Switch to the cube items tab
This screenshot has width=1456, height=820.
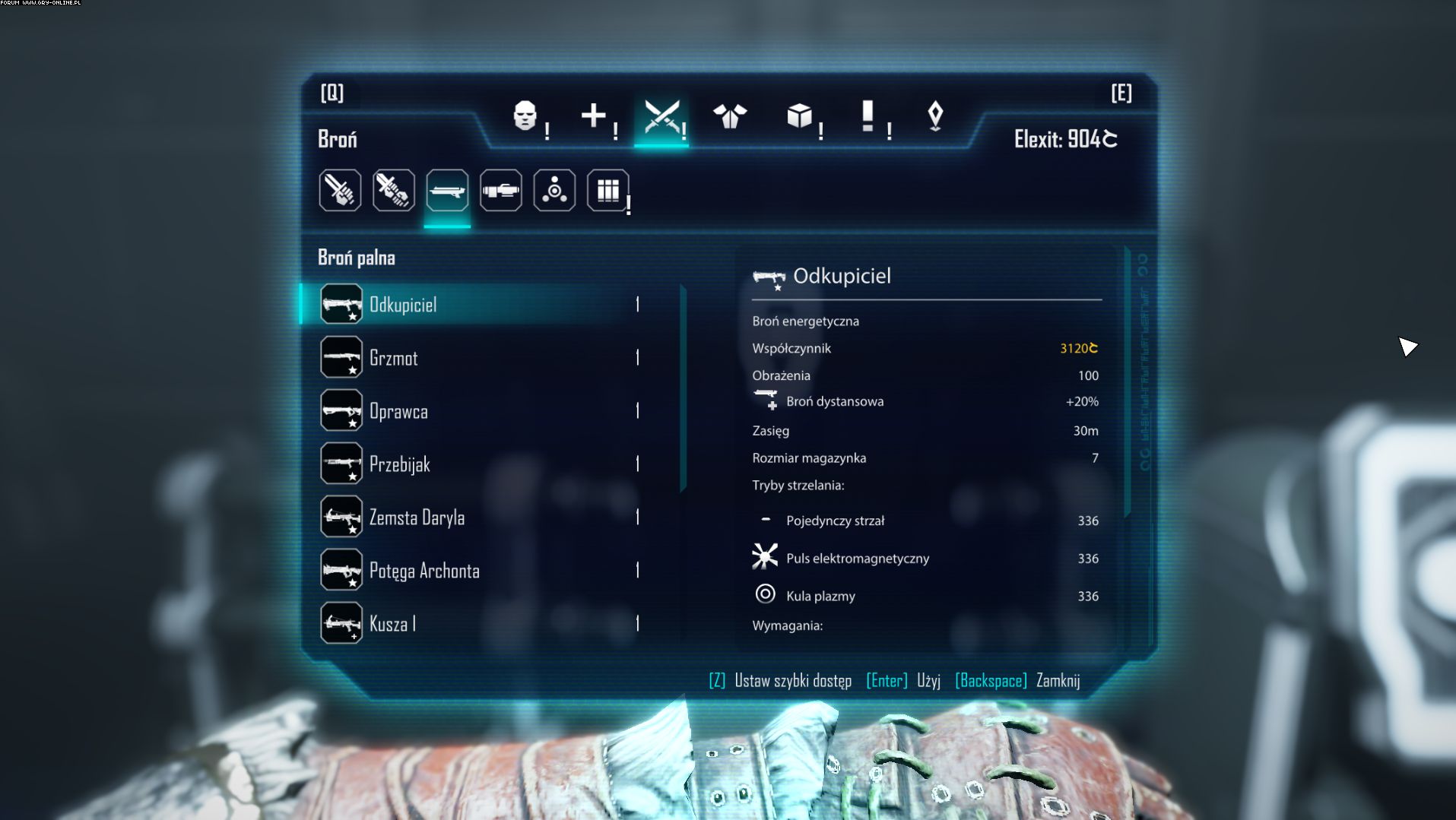pyautogui.click(x=799, y=116)
